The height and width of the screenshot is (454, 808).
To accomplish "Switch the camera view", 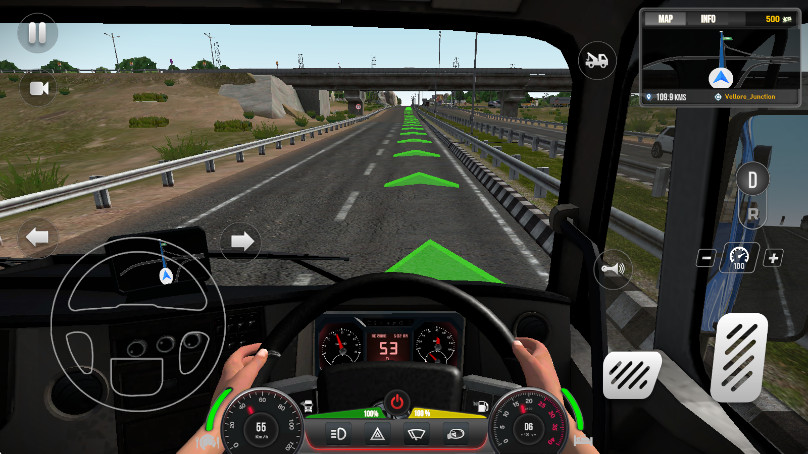I will click(39, 89).
